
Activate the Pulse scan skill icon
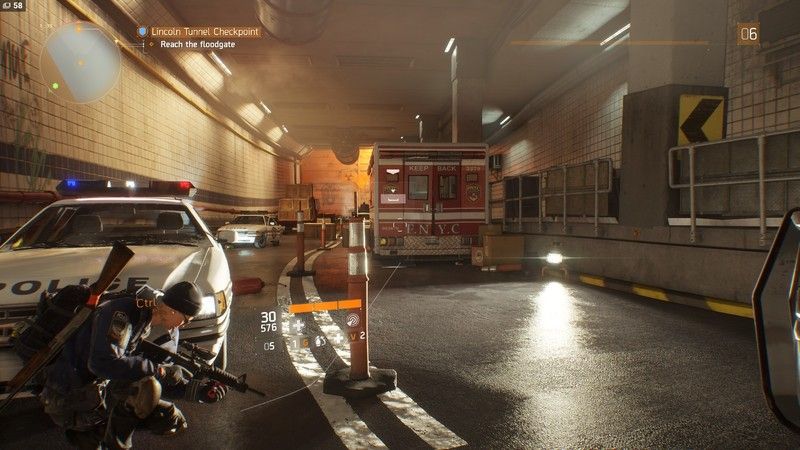[x=354, y=320]
